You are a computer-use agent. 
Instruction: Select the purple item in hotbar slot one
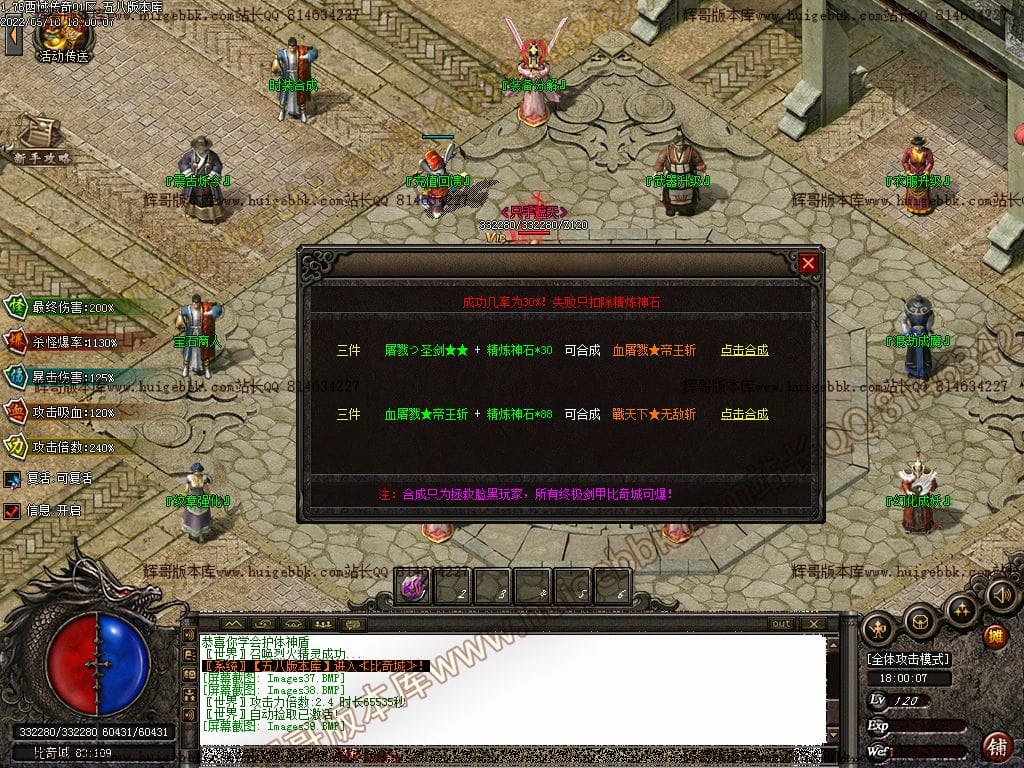pos(412,588)
